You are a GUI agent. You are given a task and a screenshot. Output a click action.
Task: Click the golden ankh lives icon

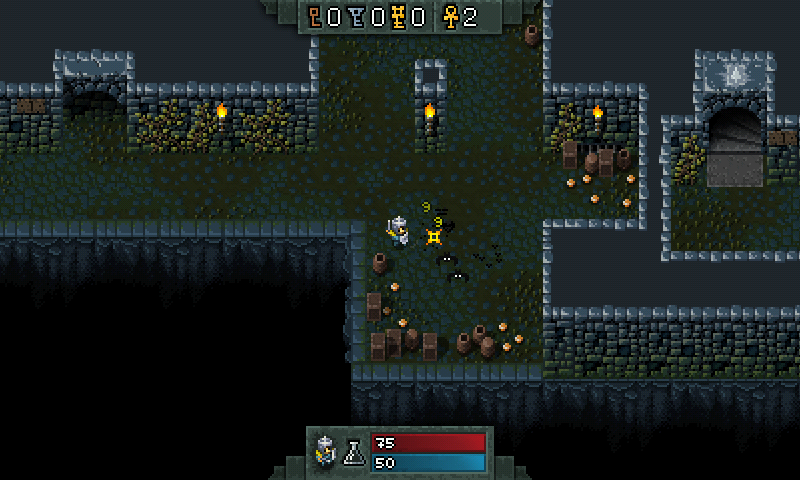(x=450, y=17)
